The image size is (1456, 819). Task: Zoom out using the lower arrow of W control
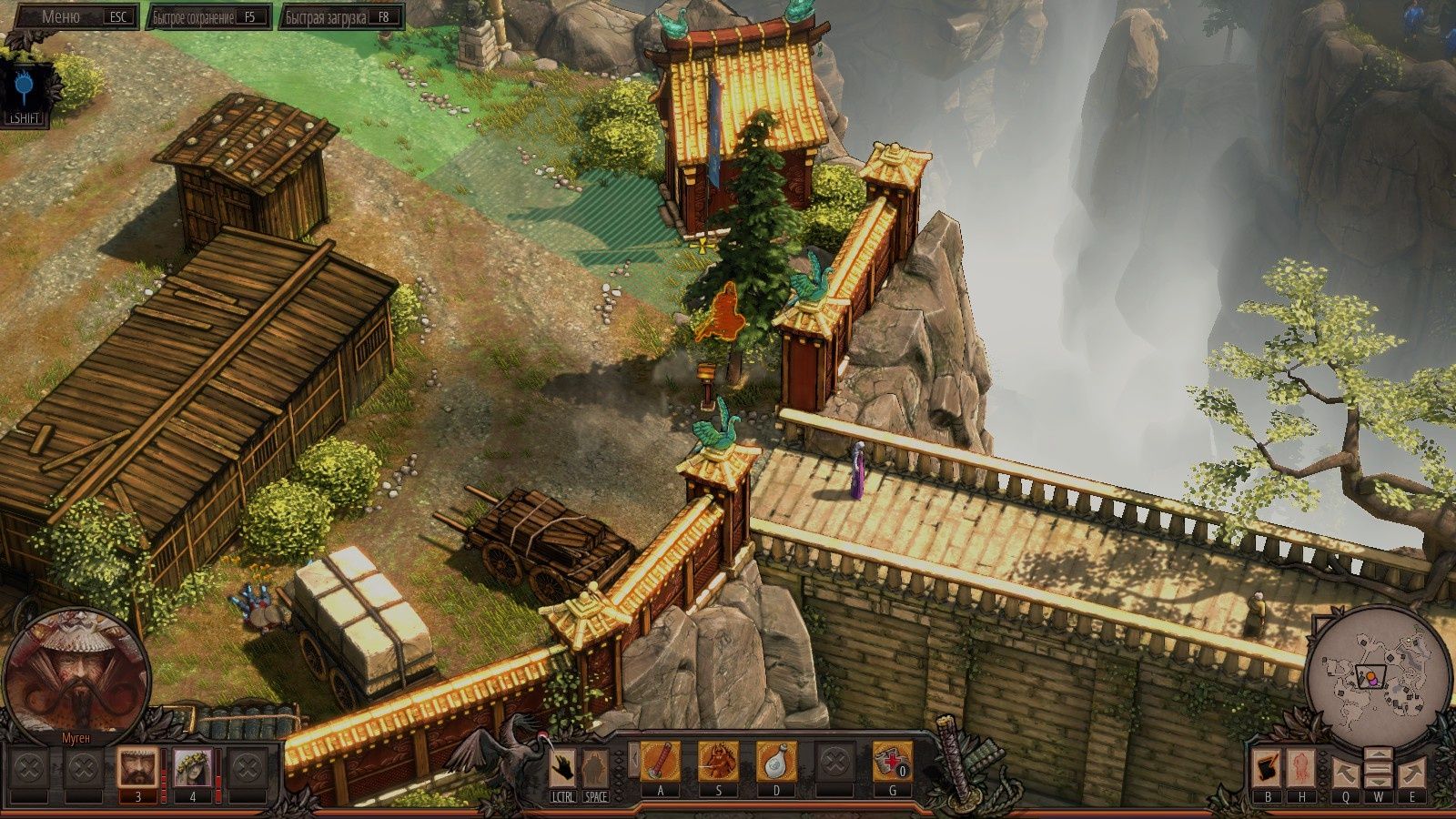[1378, 781]
